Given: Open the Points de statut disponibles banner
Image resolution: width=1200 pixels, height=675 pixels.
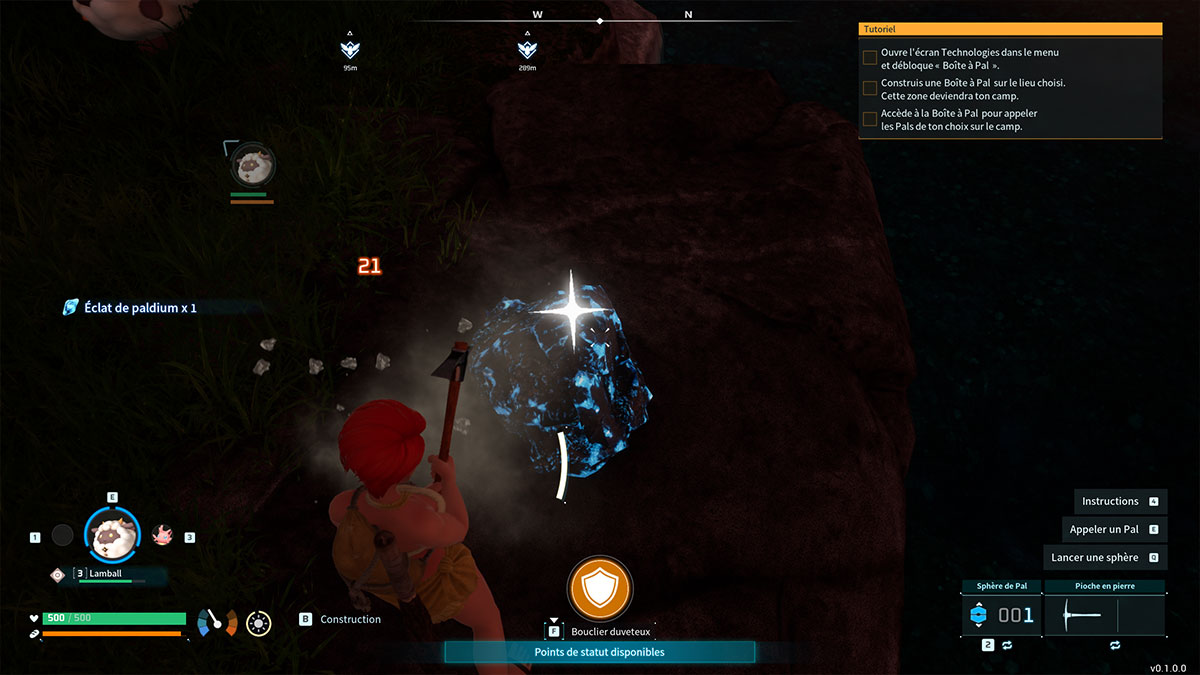Looking at the screenshot, I should coord(599,652).
